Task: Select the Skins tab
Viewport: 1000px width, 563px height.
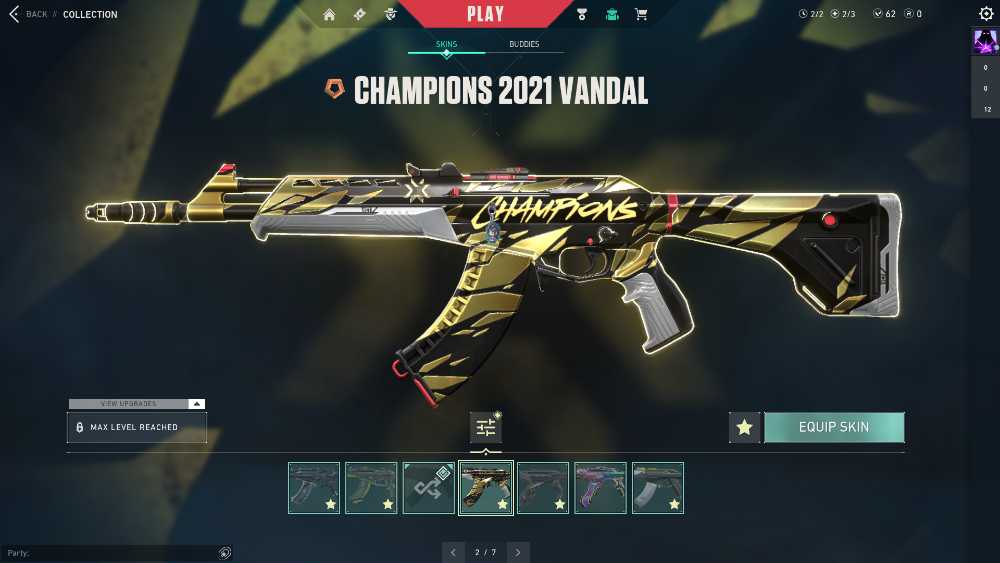Action: click(x=446, y=45)
